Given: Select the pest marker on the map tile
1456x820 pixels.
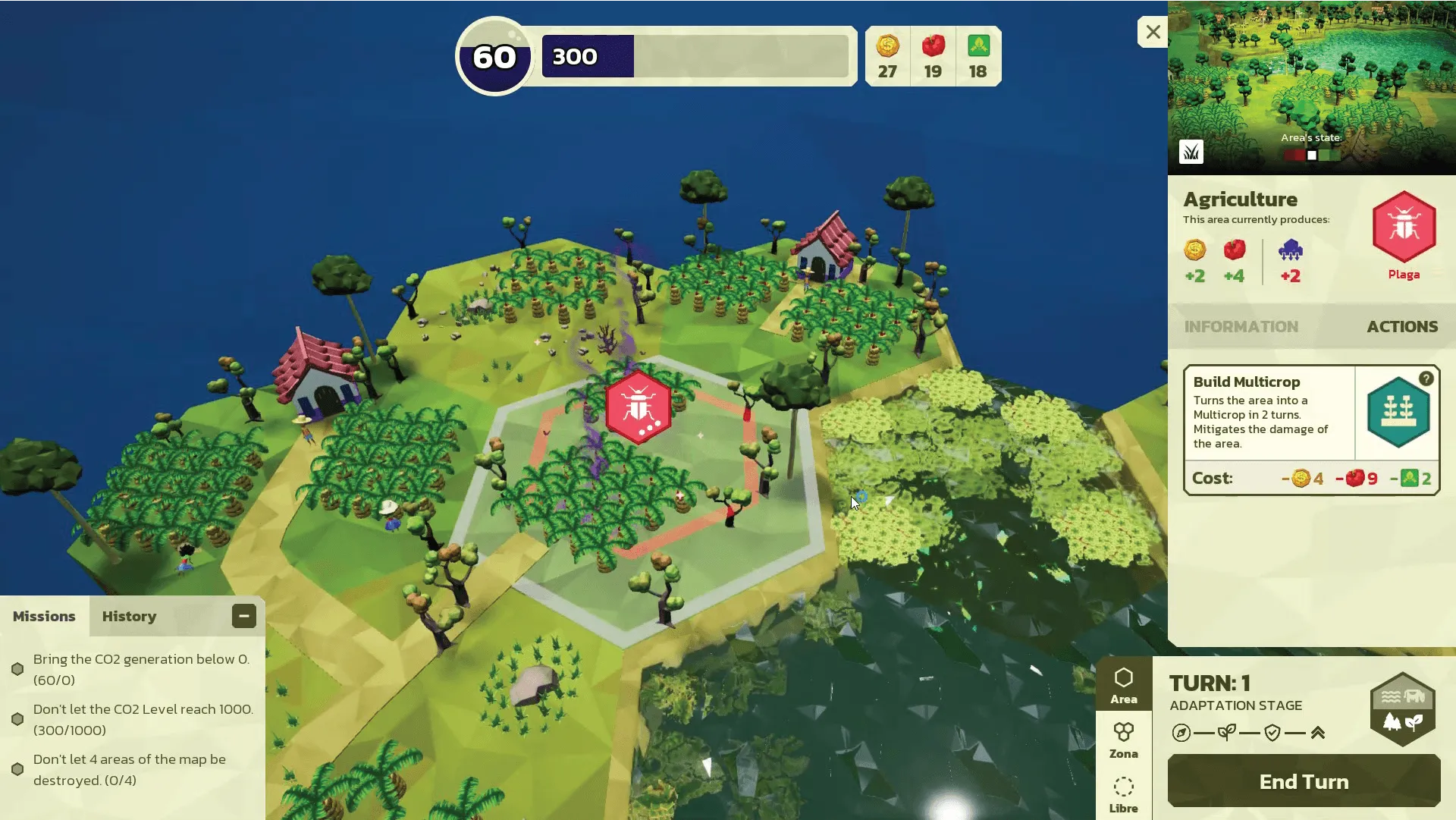Looking at the screenshot, I should pyautogui.click(x=638, y=407).
